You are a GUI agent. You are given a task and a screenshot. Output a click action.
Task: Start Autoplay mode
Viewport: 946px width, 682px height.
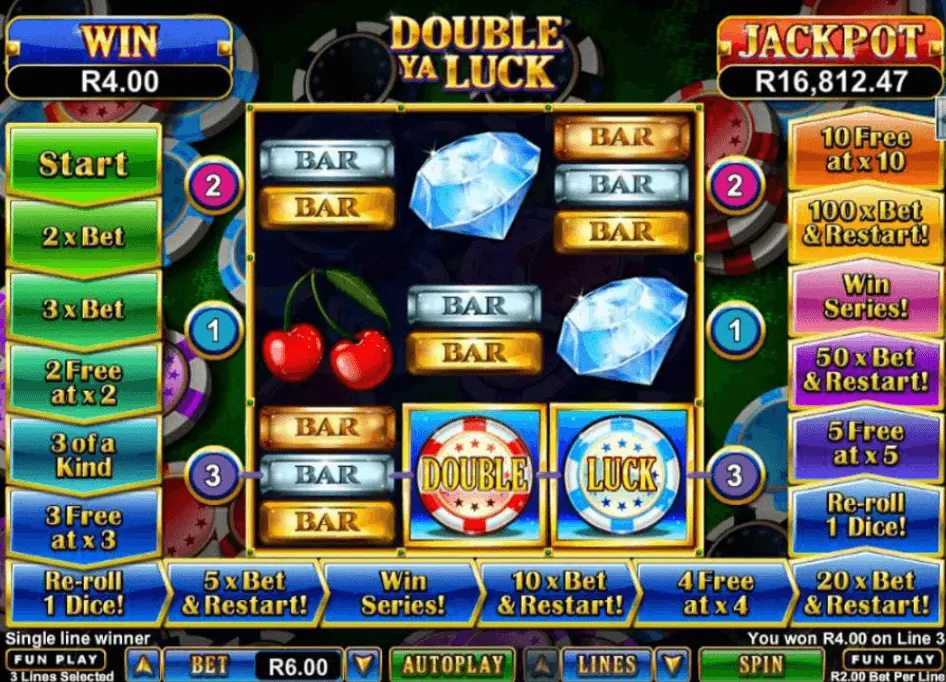tap(452, 664)
